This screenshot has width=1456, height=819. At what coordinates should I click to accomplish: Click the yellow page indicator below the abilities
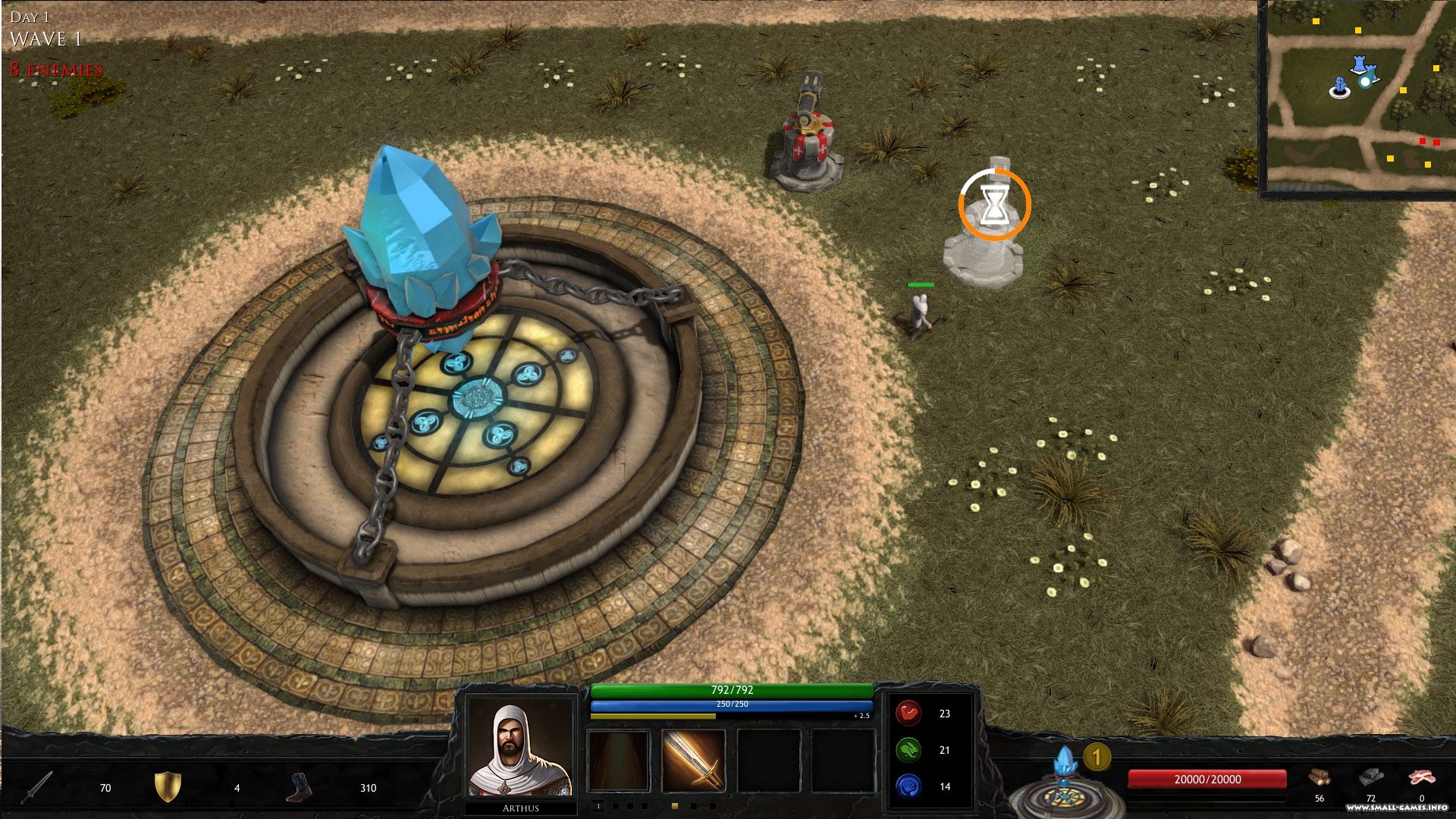point(674,806)
